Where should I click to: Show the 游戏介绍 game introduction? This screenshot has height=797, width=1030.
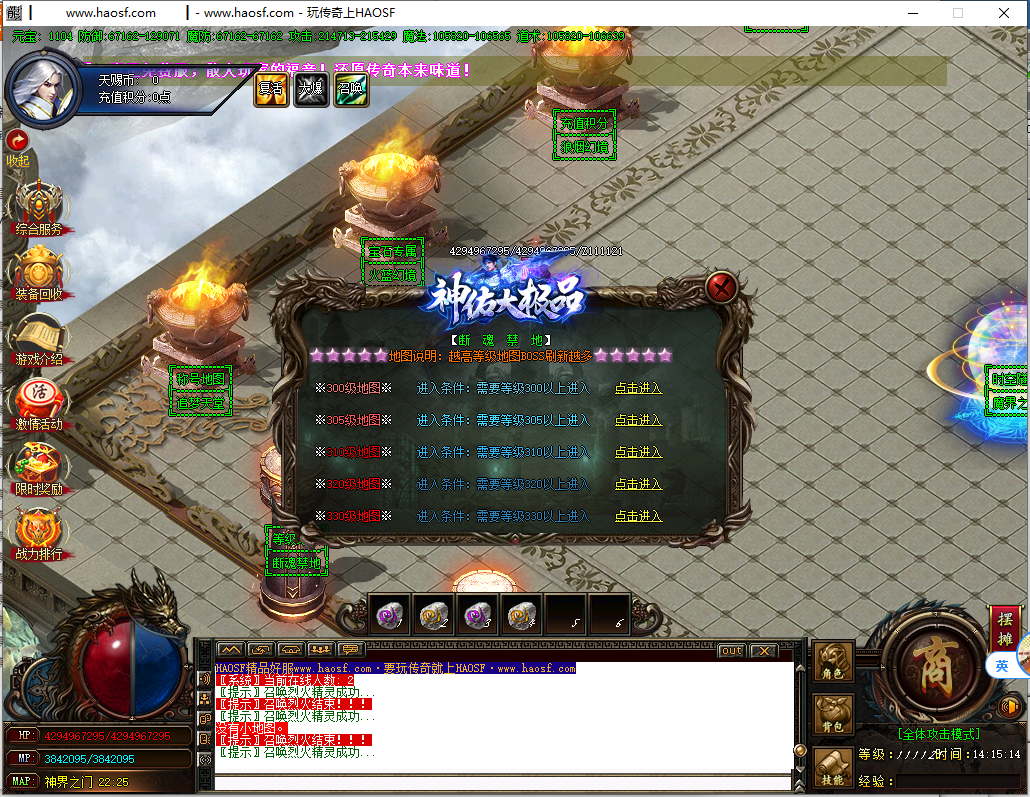pyautogui.click(x=38, y=337)
